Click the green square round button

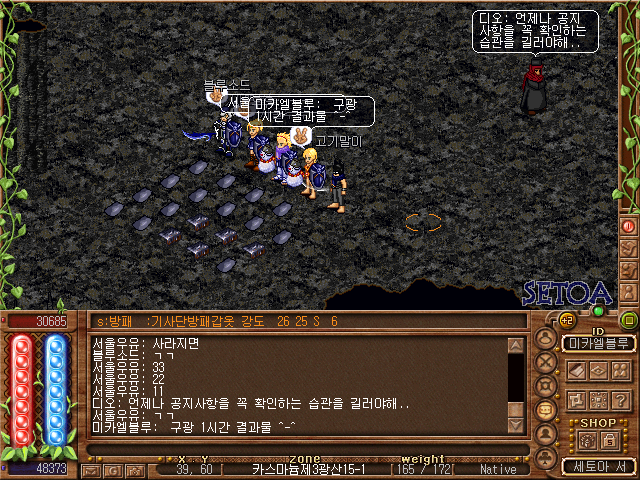(628, 321)
